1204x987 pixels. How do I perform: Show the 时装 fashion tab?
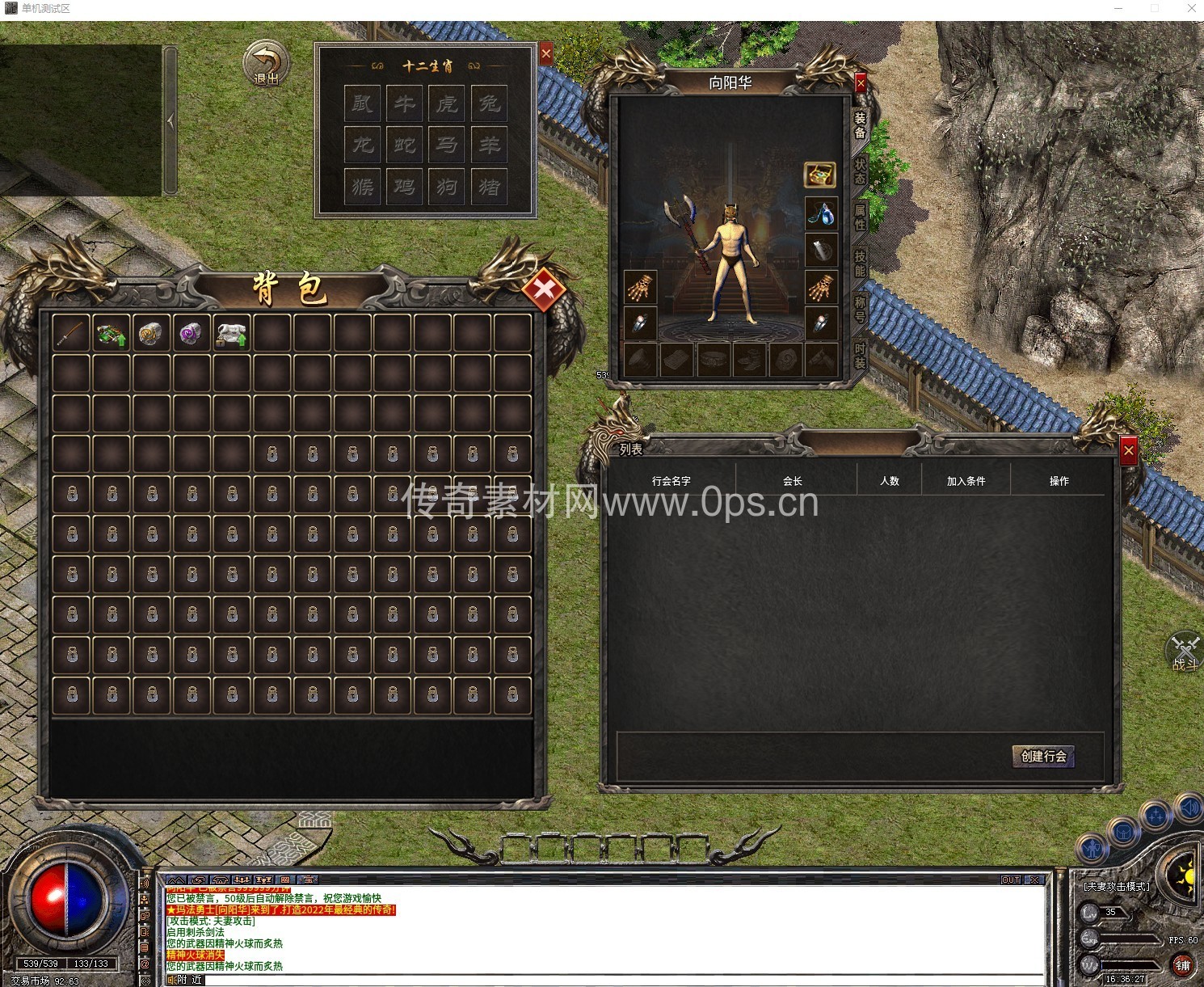click(x=861, y=356)
